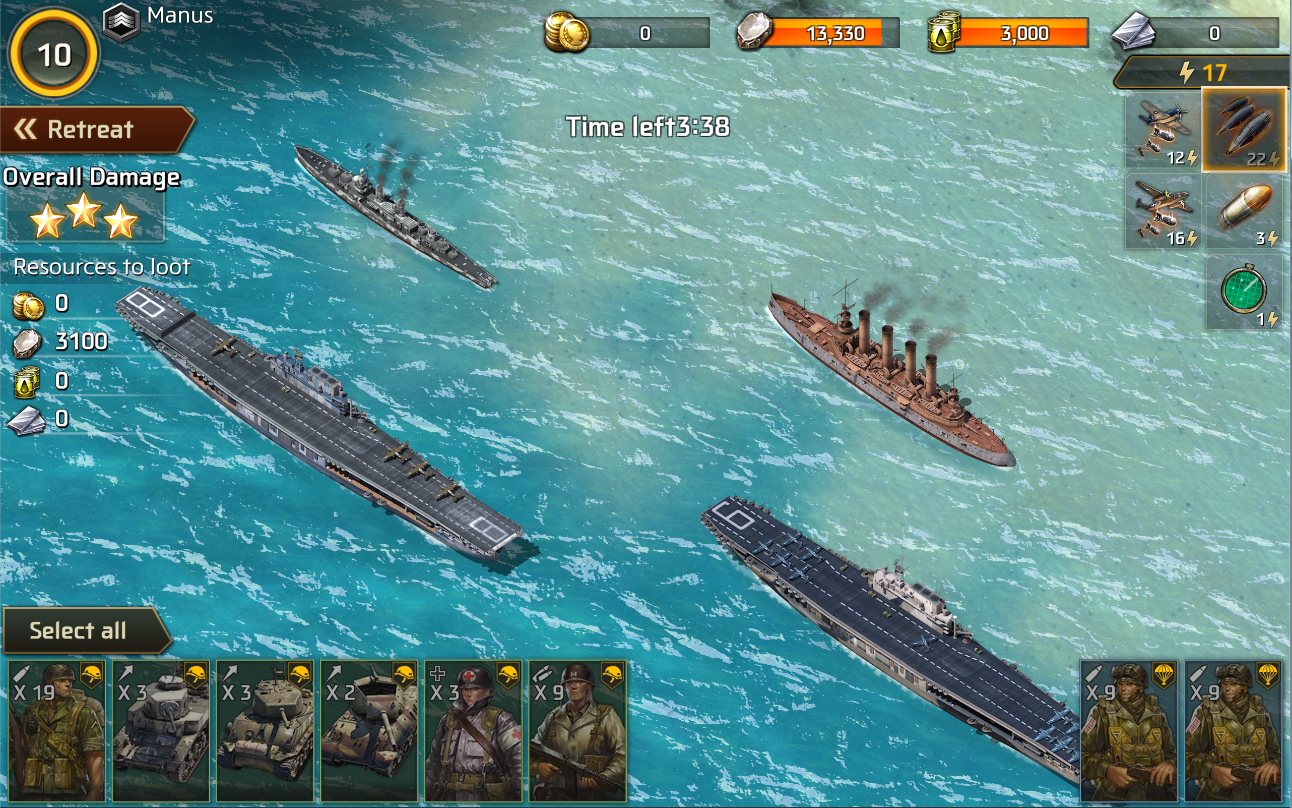
Task: Use the 22-energy triple bomb ability
Action: pos(1244,130)
